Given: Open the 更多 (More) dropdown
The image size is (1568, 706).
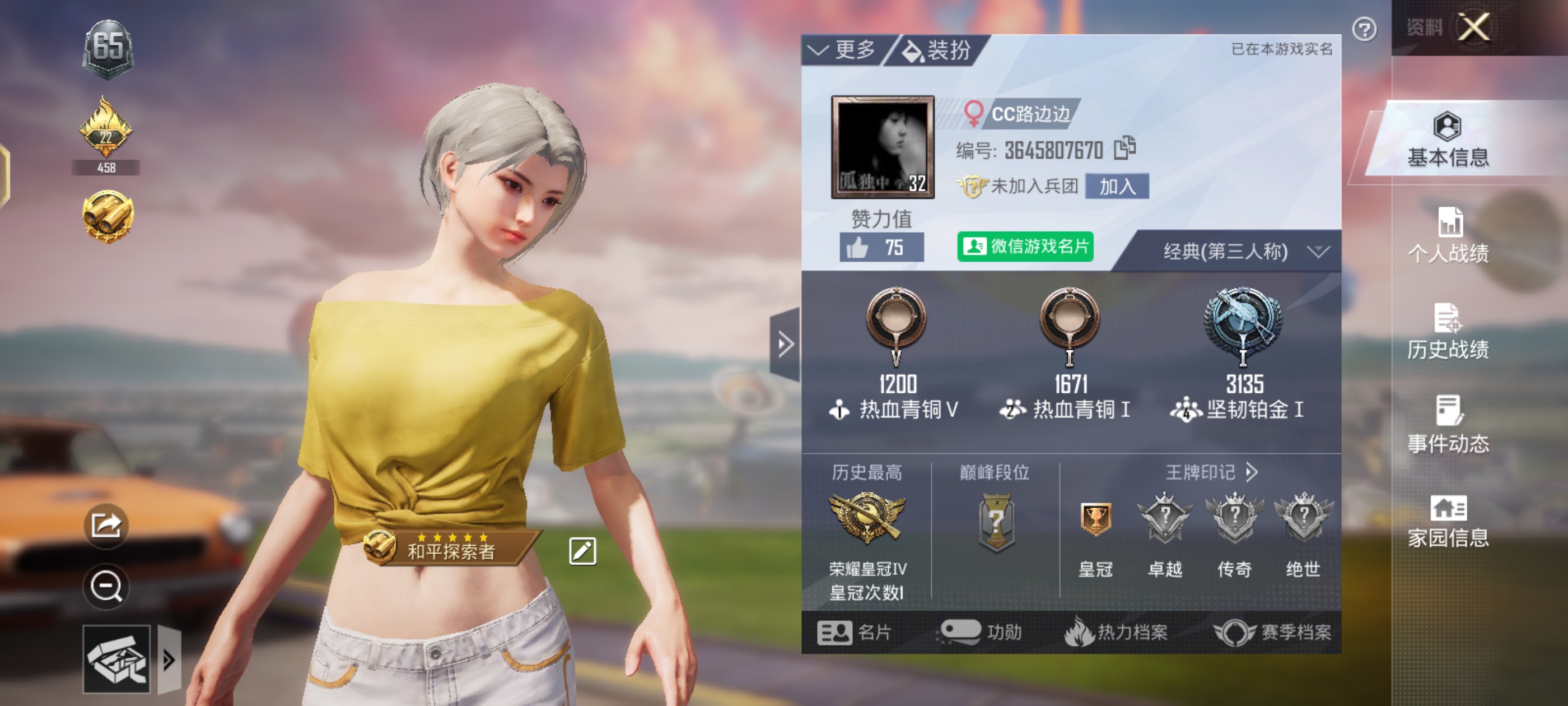Looking at the screenshot, I should click(844, 50).
